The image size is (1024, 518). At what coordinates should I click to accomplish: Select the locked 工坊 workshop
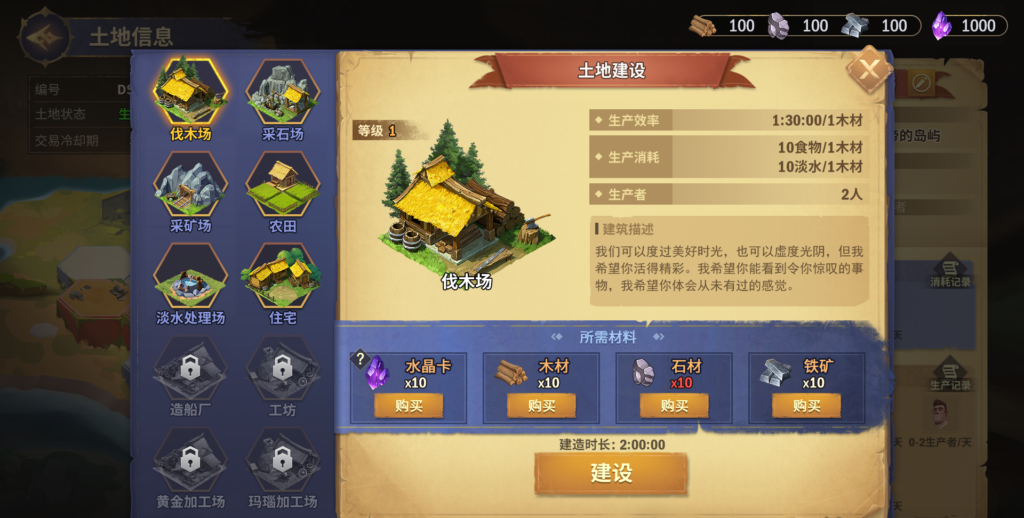click(283, 370)
